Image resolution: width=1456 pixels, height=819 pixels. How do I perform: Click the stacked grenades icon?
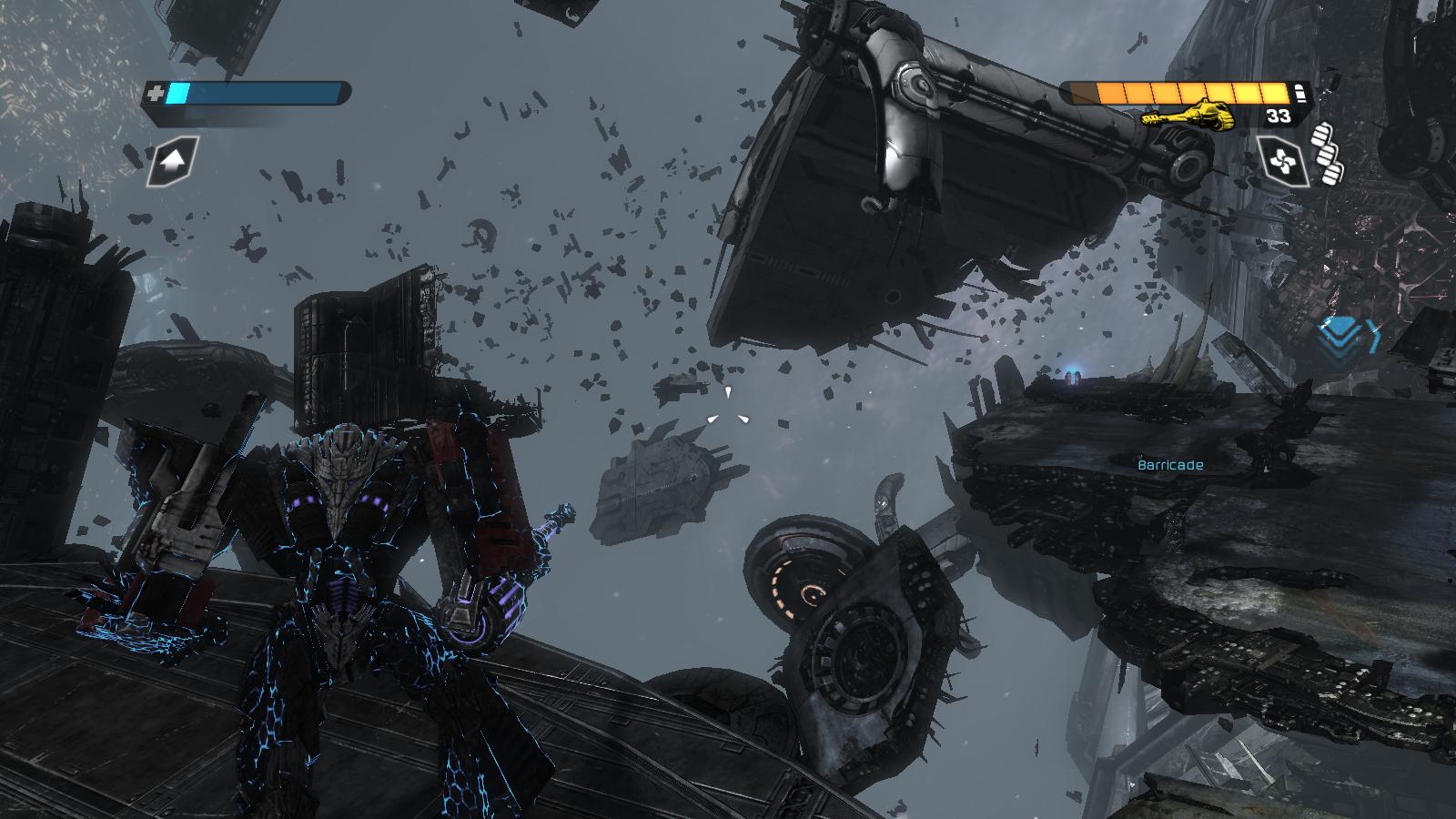pyautogui.click(x=1329, y=151)
